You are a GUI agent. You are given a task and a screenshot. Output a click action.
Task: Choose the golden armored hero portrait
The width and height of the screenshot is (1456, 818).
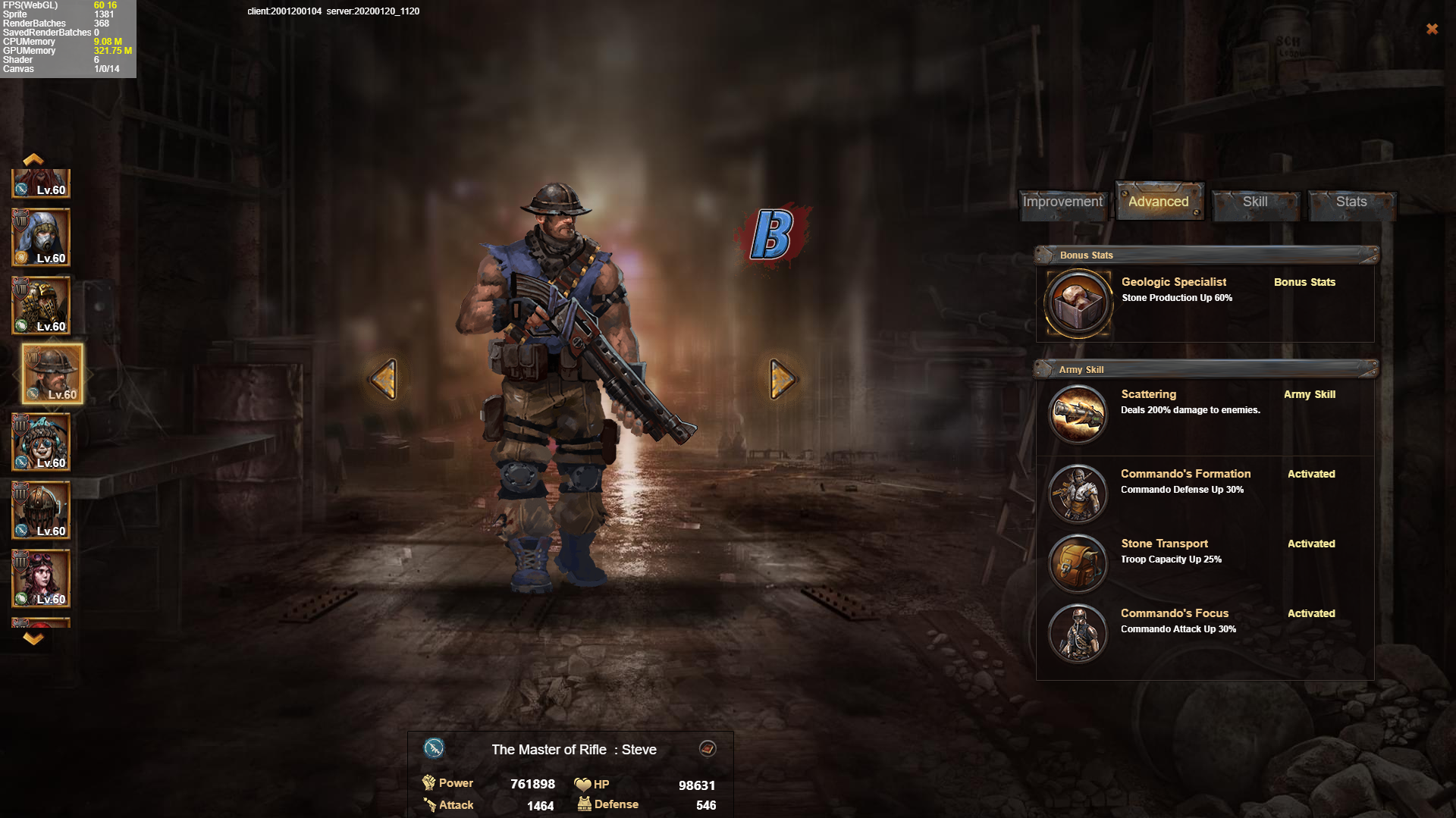41,306
